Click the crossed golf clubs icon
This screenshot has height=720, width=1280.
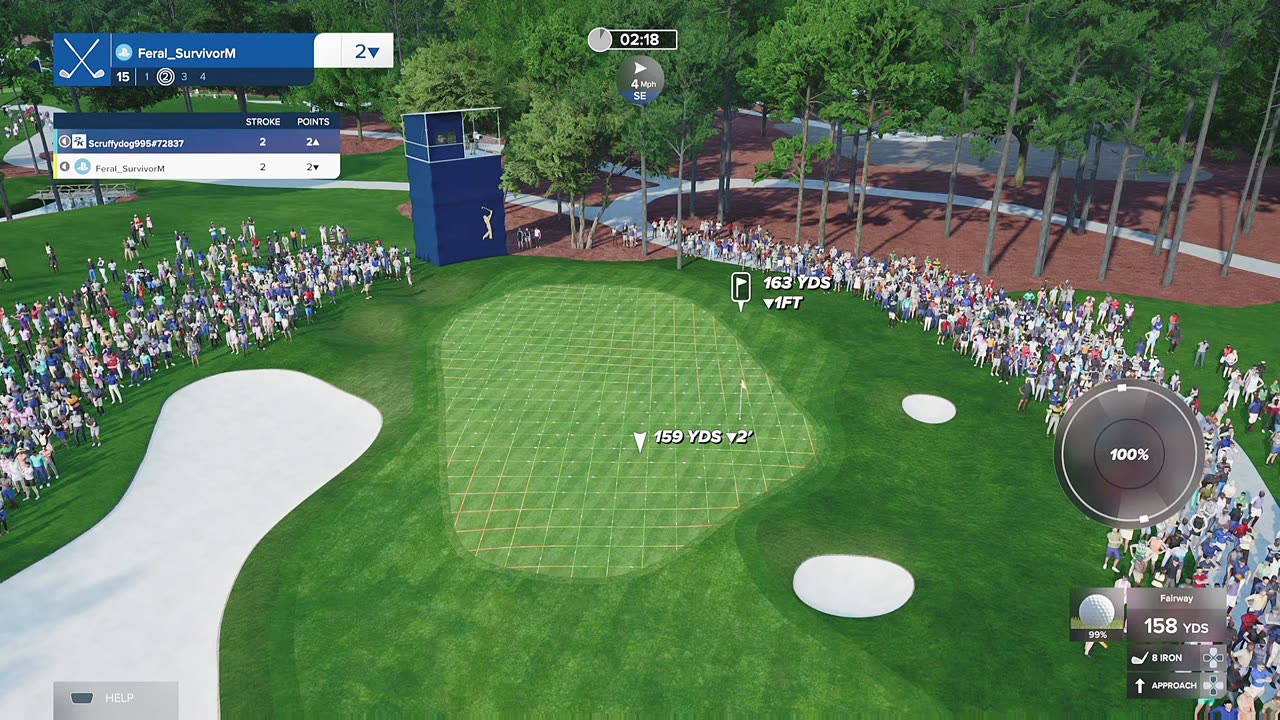pos(82,60)
